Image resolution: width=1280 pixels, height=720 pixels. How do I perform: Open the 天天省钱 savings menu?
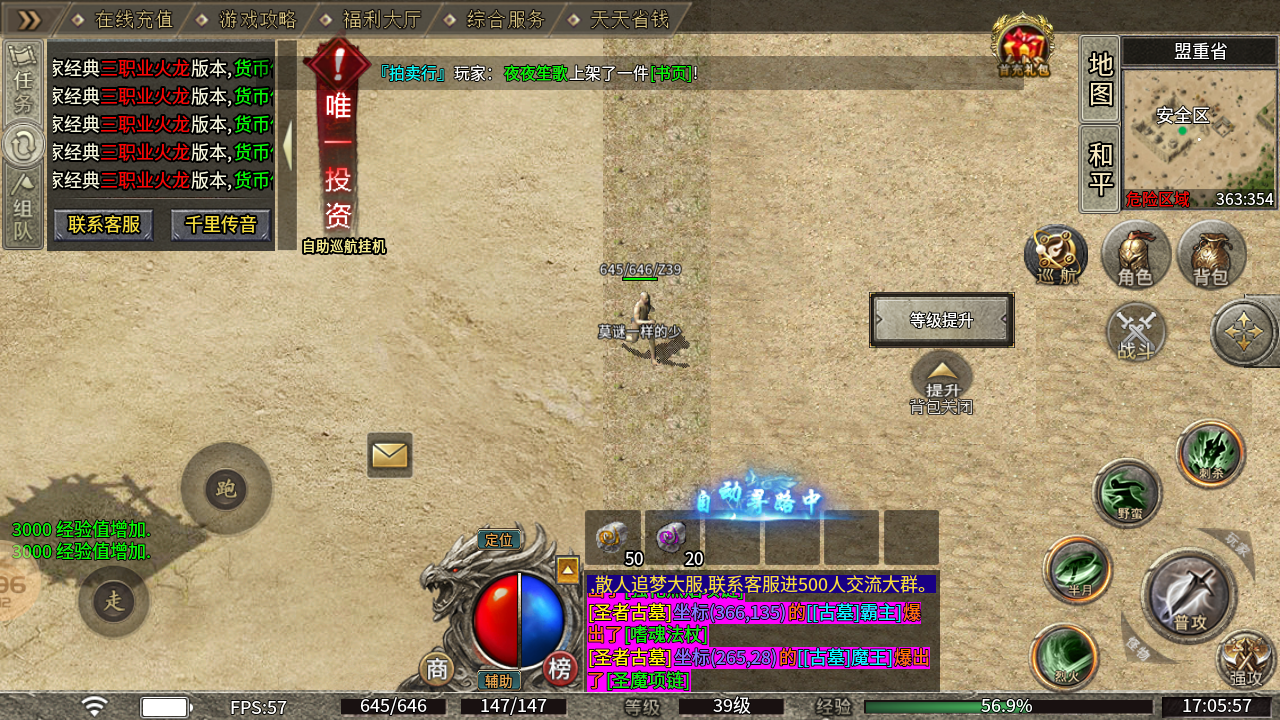click(629, 19)
